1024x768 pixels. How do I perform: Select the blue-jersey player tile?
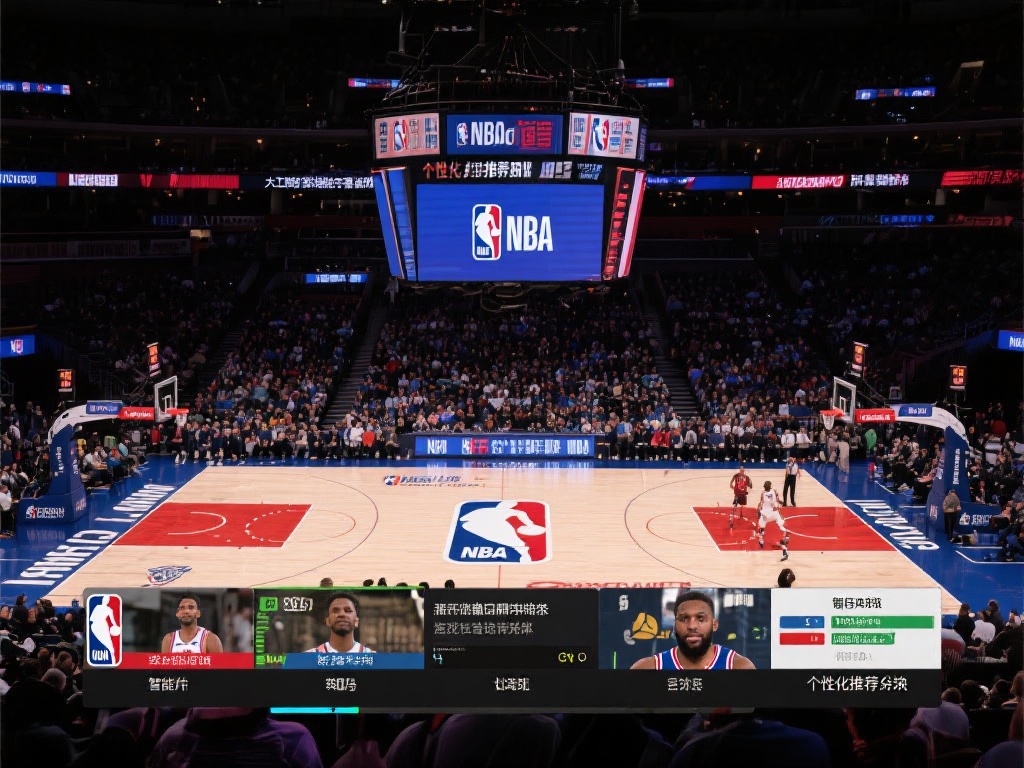tap(684, 628)
